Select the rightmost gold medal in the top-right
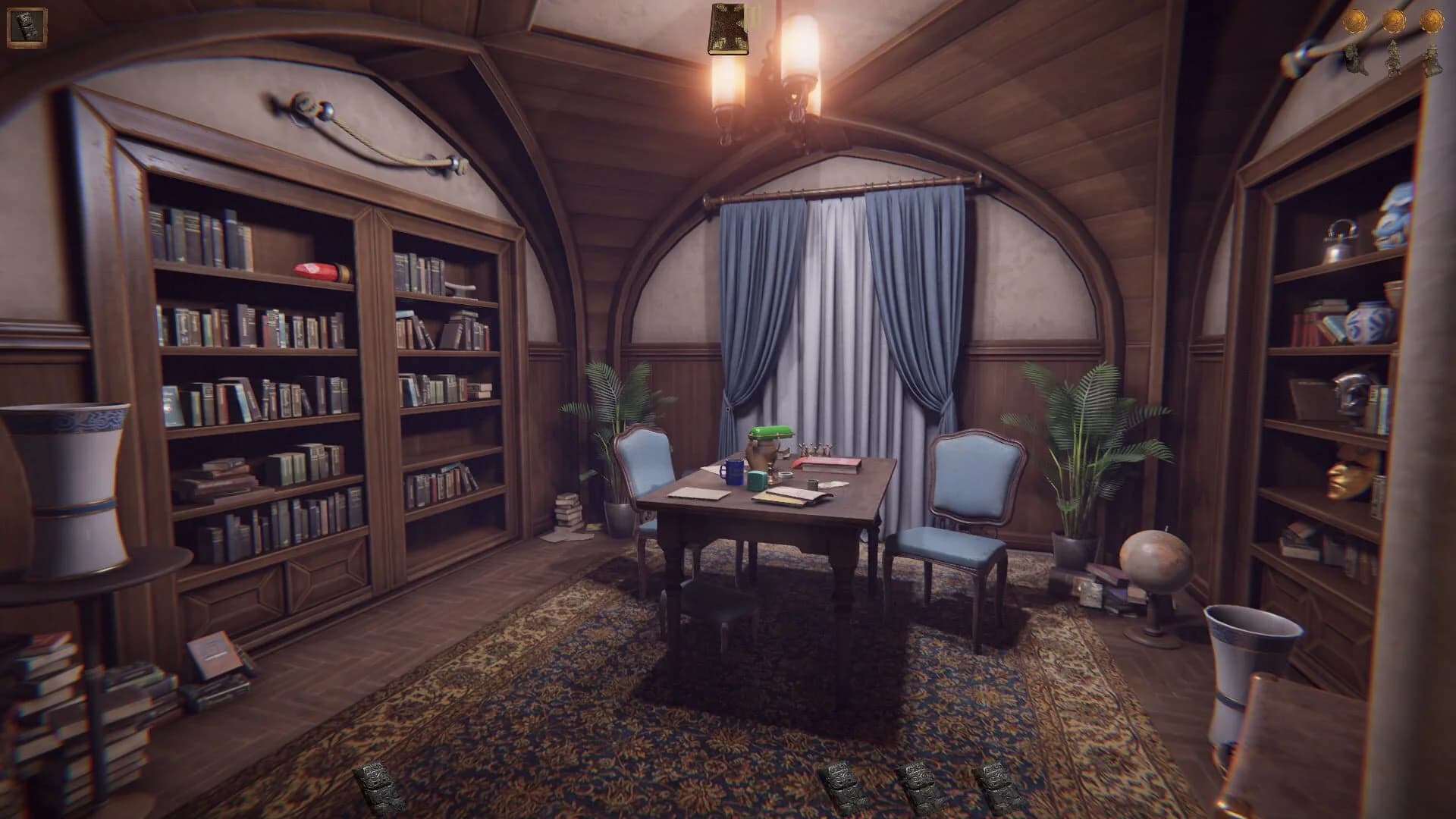Viewport: 1456px width, 819px height. (x=1432, y=21)
